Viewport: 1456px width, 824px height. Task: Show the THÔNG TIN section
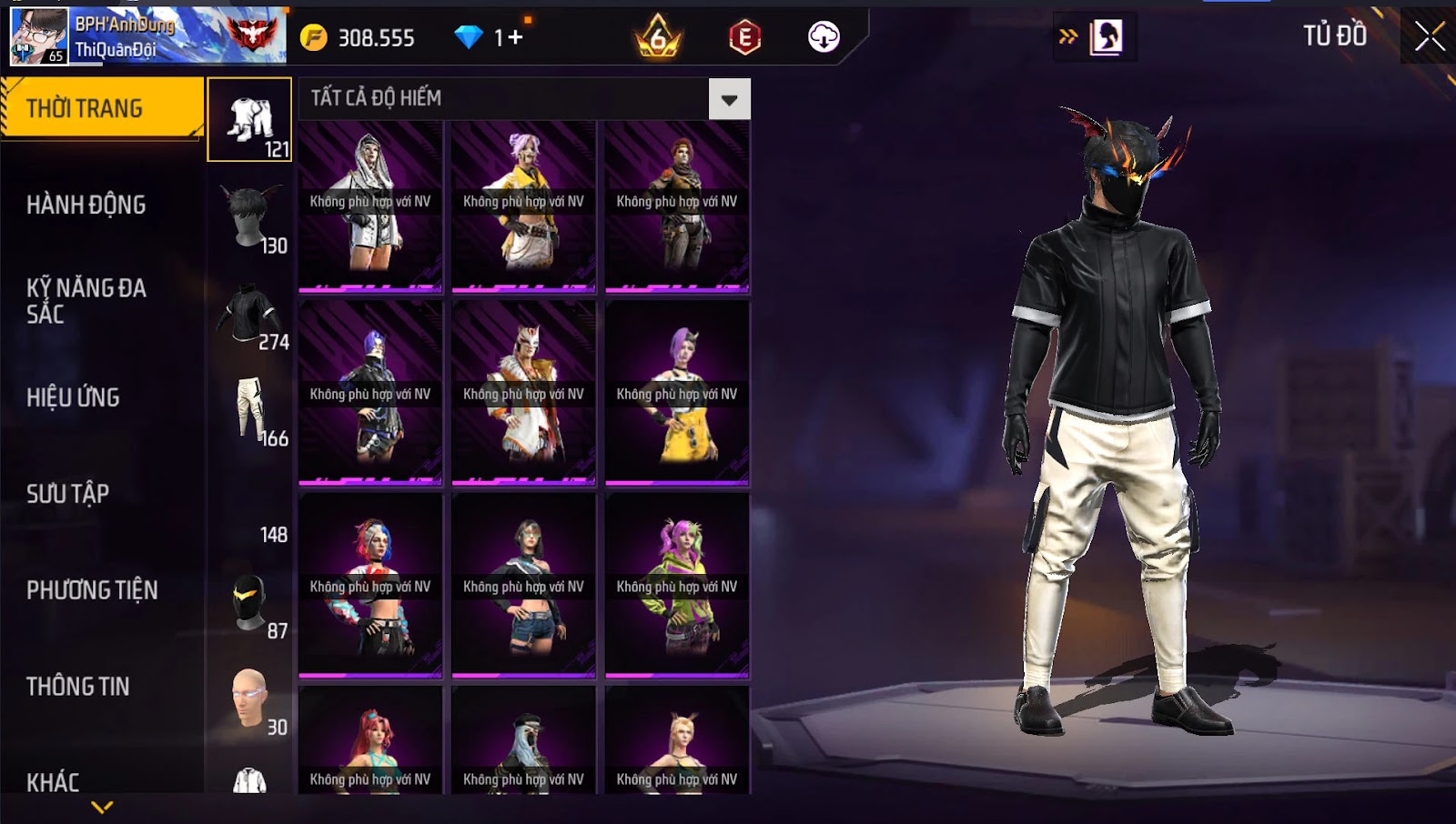tap(77, 687)
